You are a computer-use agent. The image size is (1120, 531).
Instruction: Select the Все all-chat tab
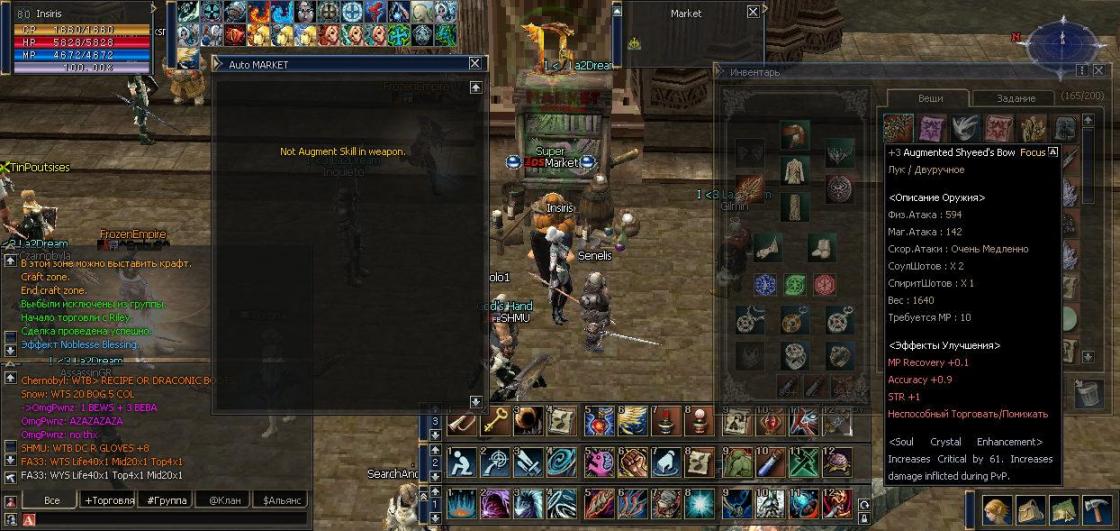point(53,500)
